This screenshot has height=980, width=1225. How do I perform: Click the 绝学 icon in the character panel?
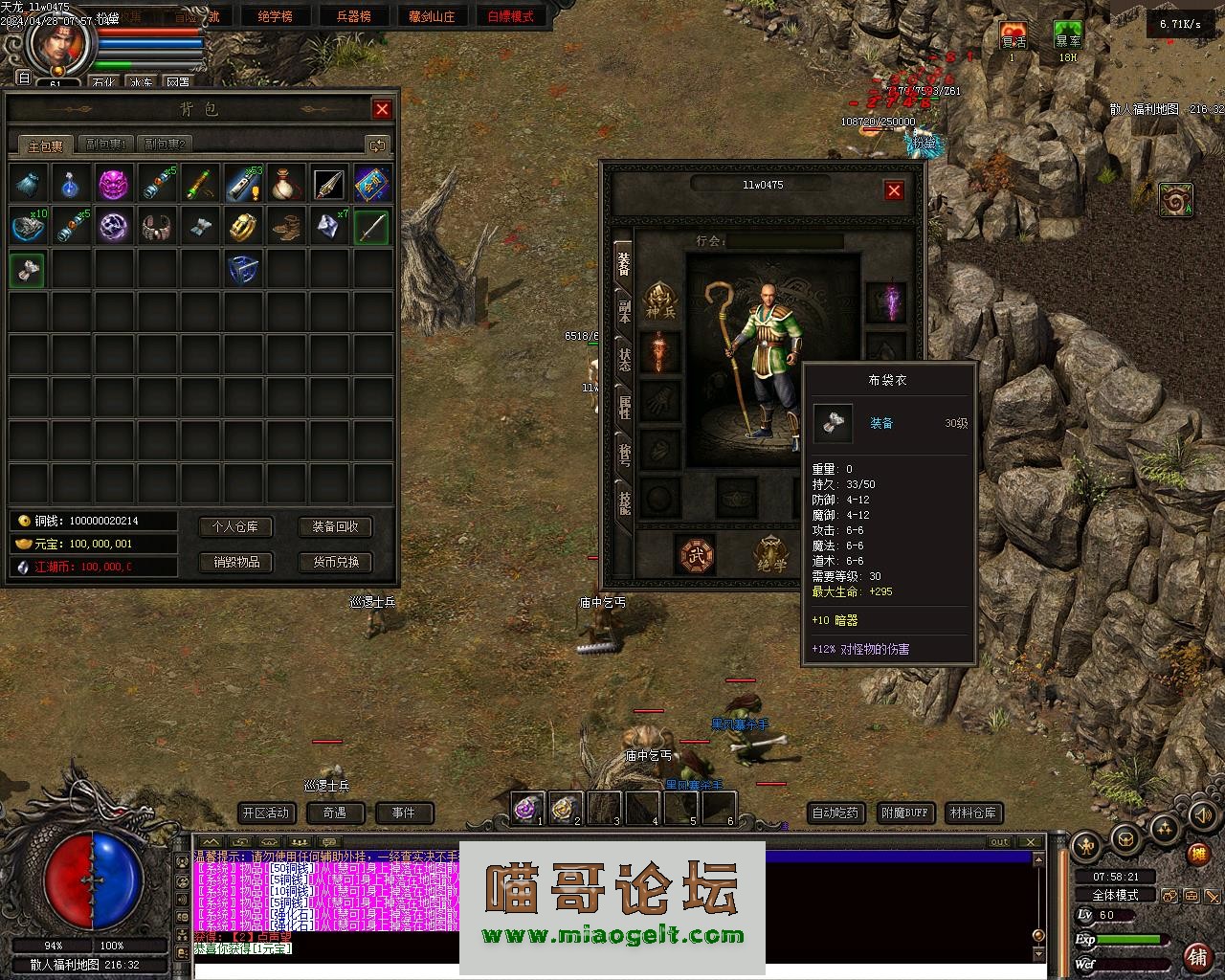(x=771, y=555)
